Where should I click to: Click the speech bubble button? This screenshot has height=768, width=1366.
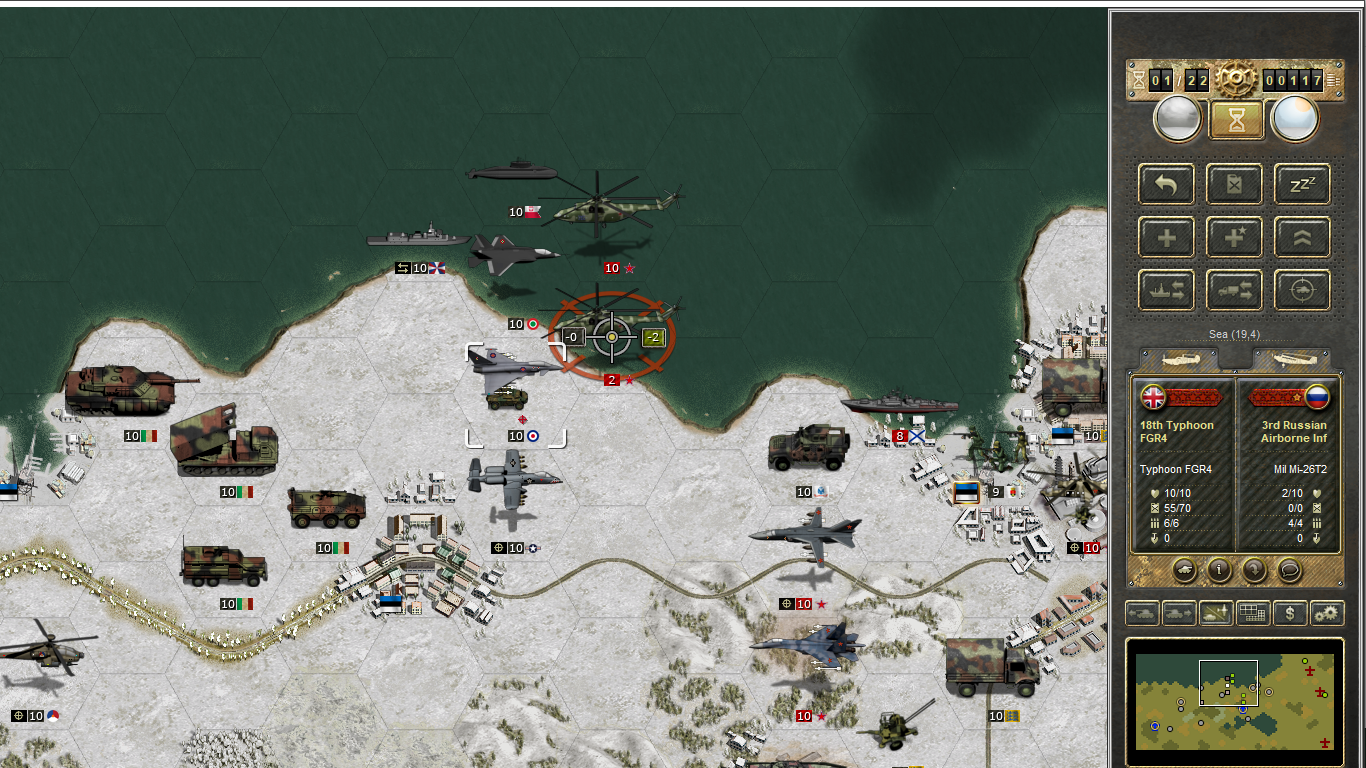coord(1289,570)
